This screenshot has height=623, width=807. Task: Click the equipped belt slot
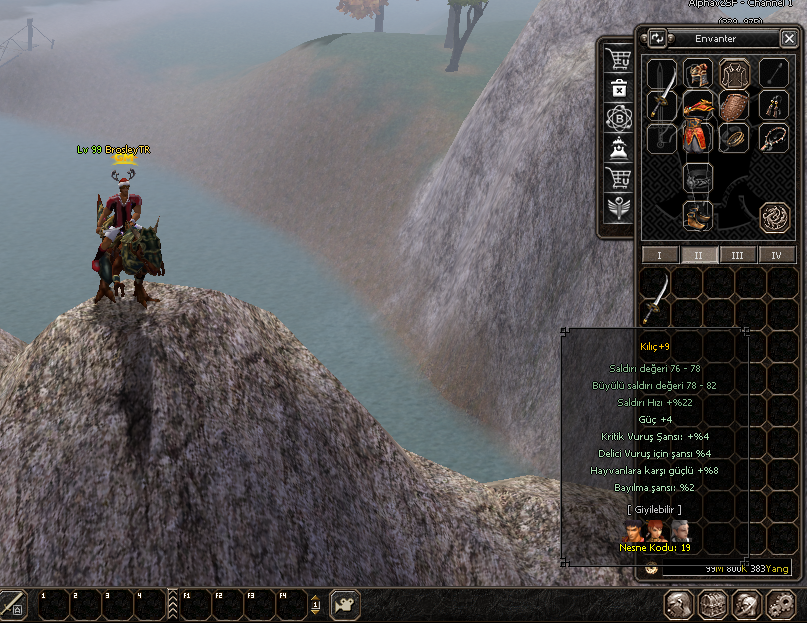click(x=696, y=178)
